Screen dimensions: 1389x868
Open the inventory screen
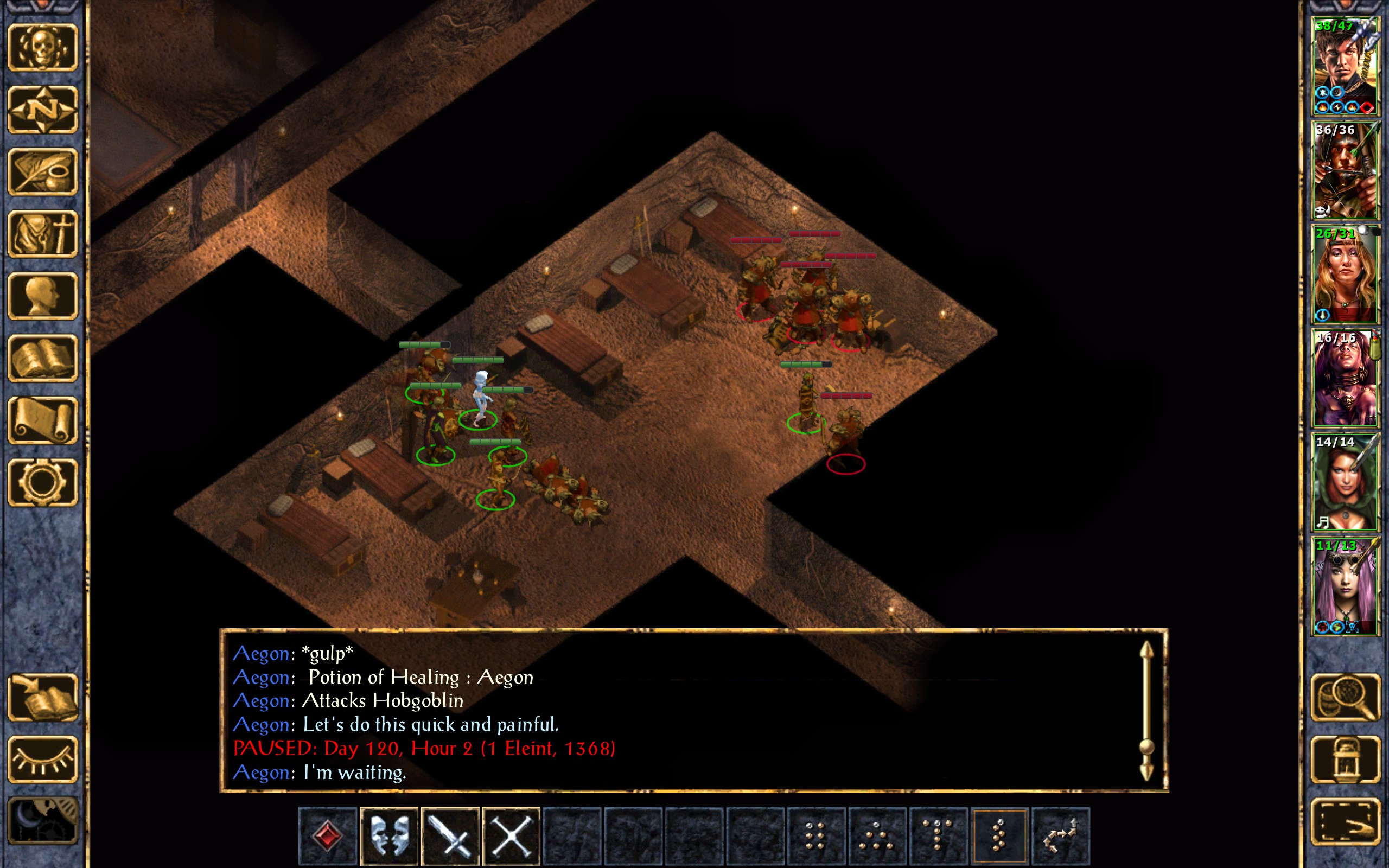point(43,234)
